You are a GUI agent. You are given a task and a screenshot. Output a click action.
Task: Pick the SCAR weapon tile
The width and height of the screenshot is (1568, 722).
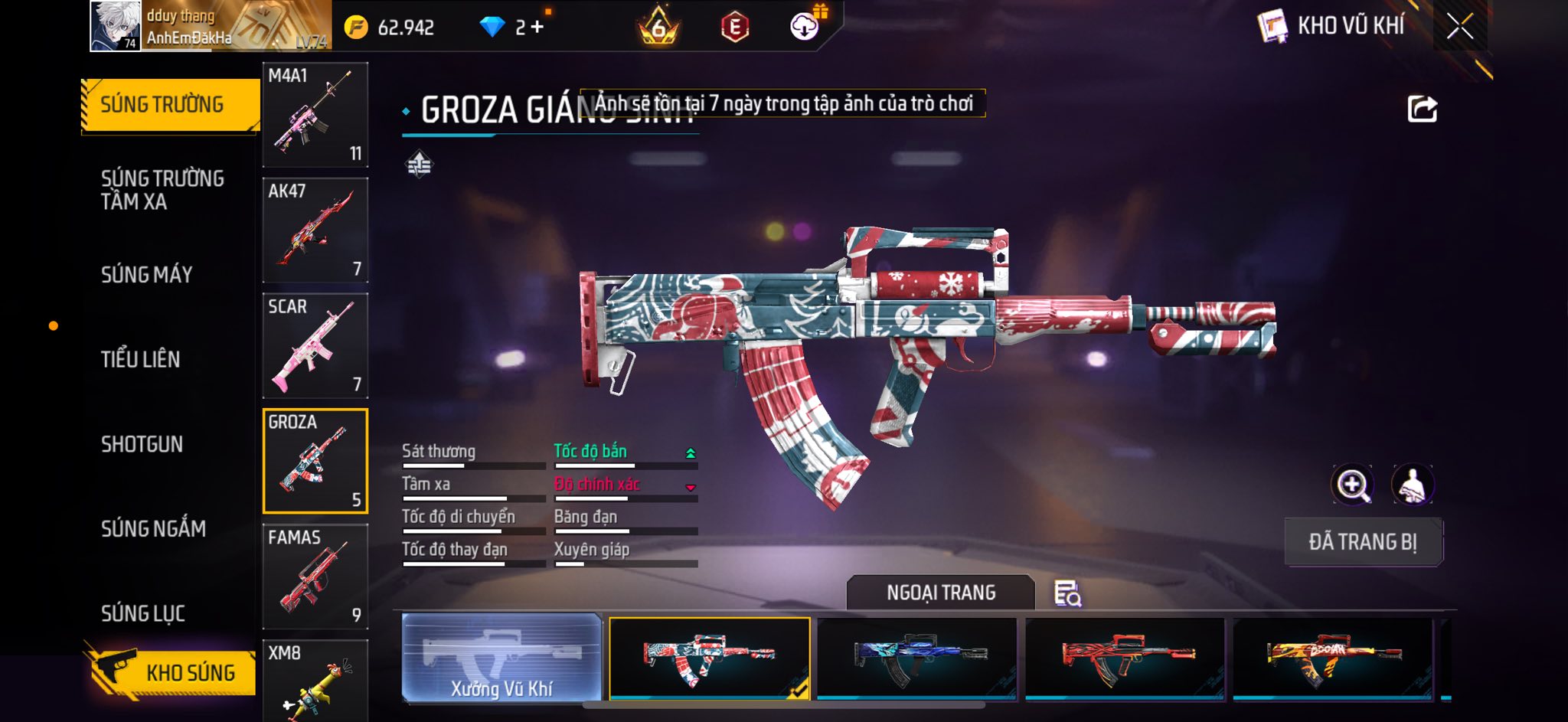315,346
